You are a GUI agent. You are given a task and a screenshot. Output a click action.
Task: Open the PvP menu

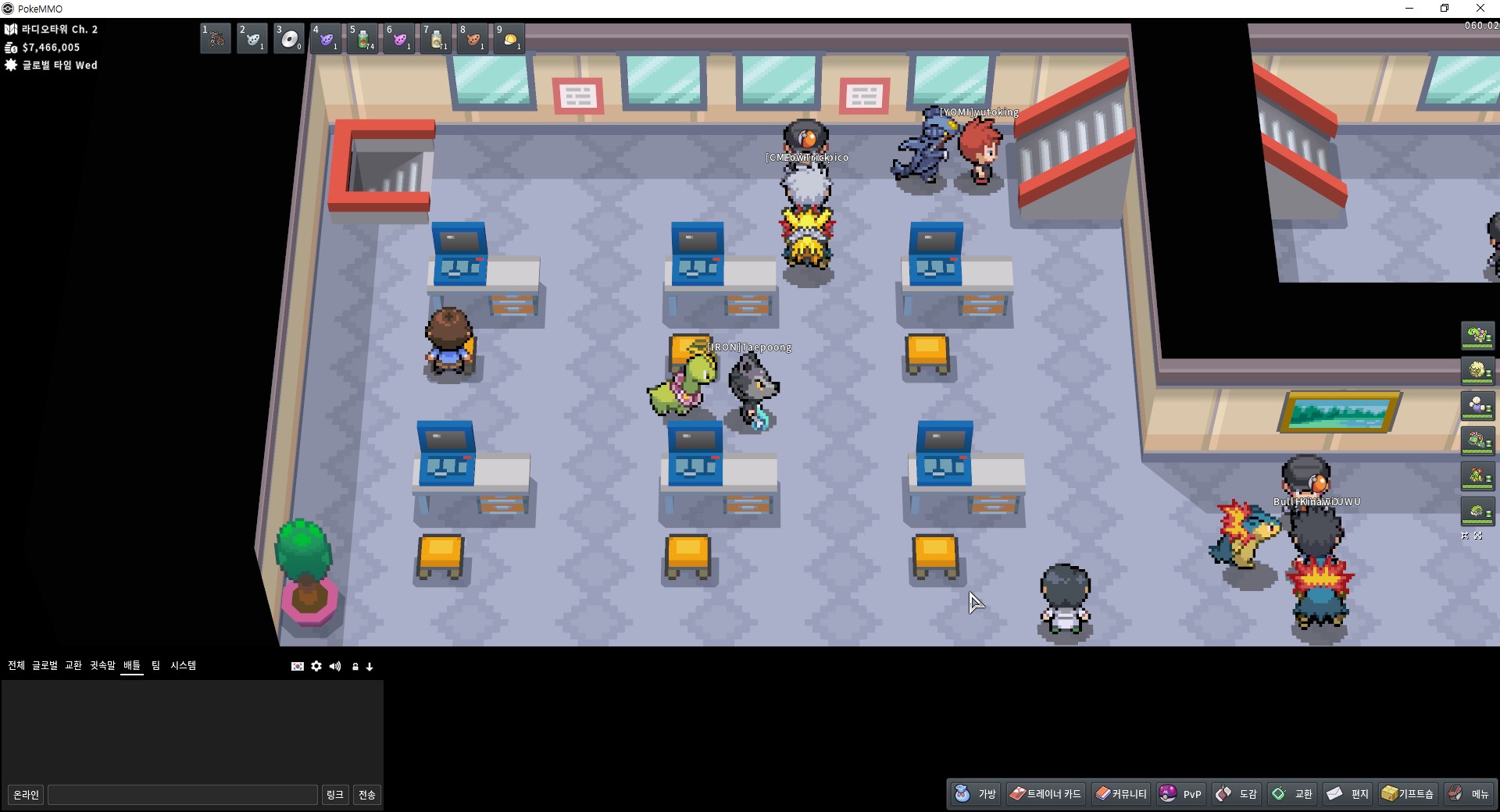coord(1180,794)
